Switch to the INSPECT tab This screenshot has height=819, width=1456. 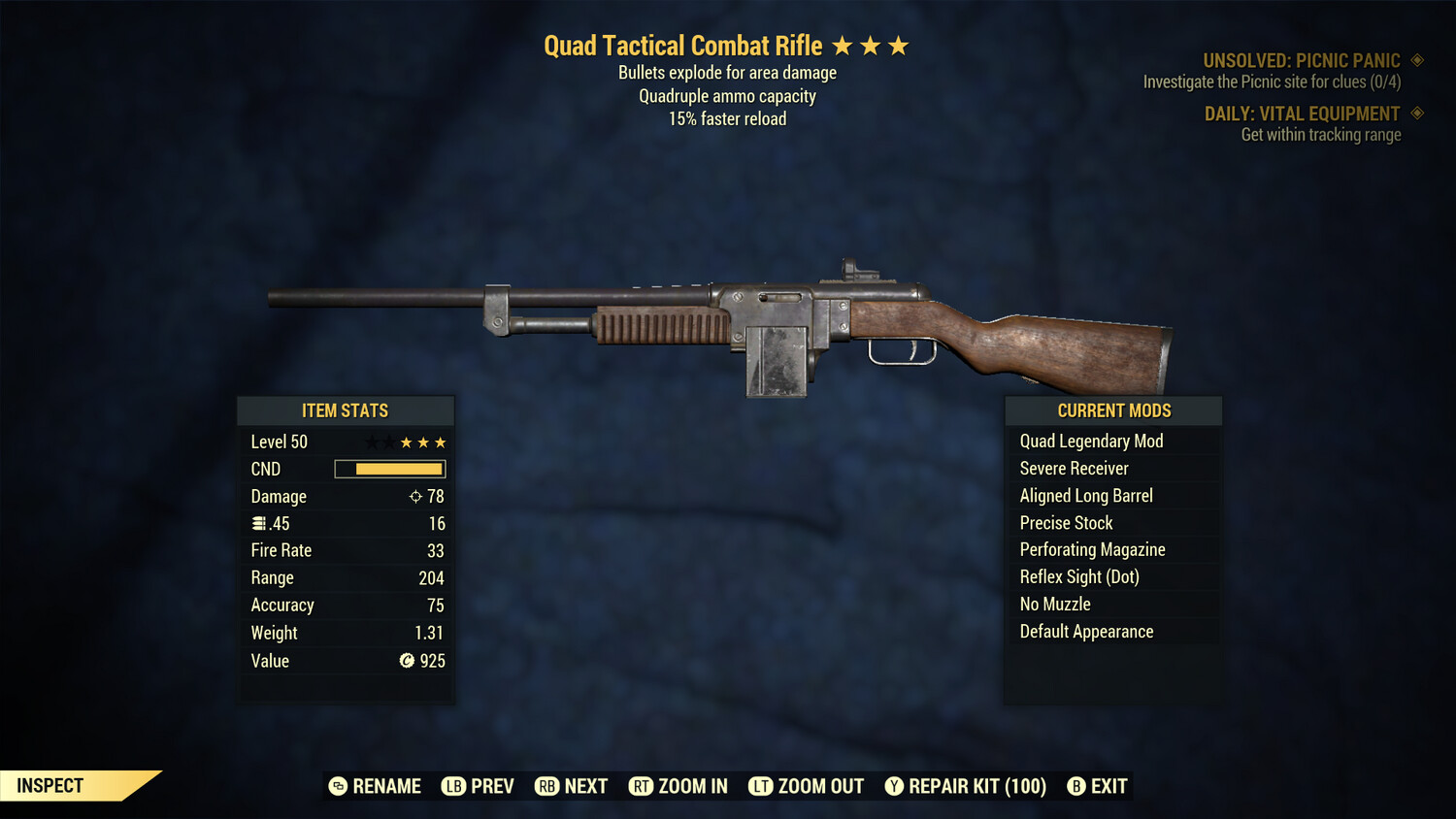50,785
